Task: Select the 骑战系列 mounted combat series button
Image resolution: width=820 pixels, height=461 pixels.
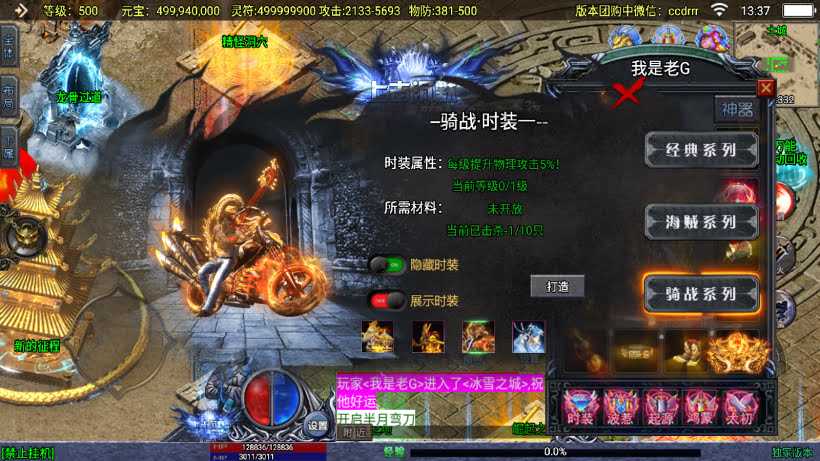Action: [x=701, y=294]
